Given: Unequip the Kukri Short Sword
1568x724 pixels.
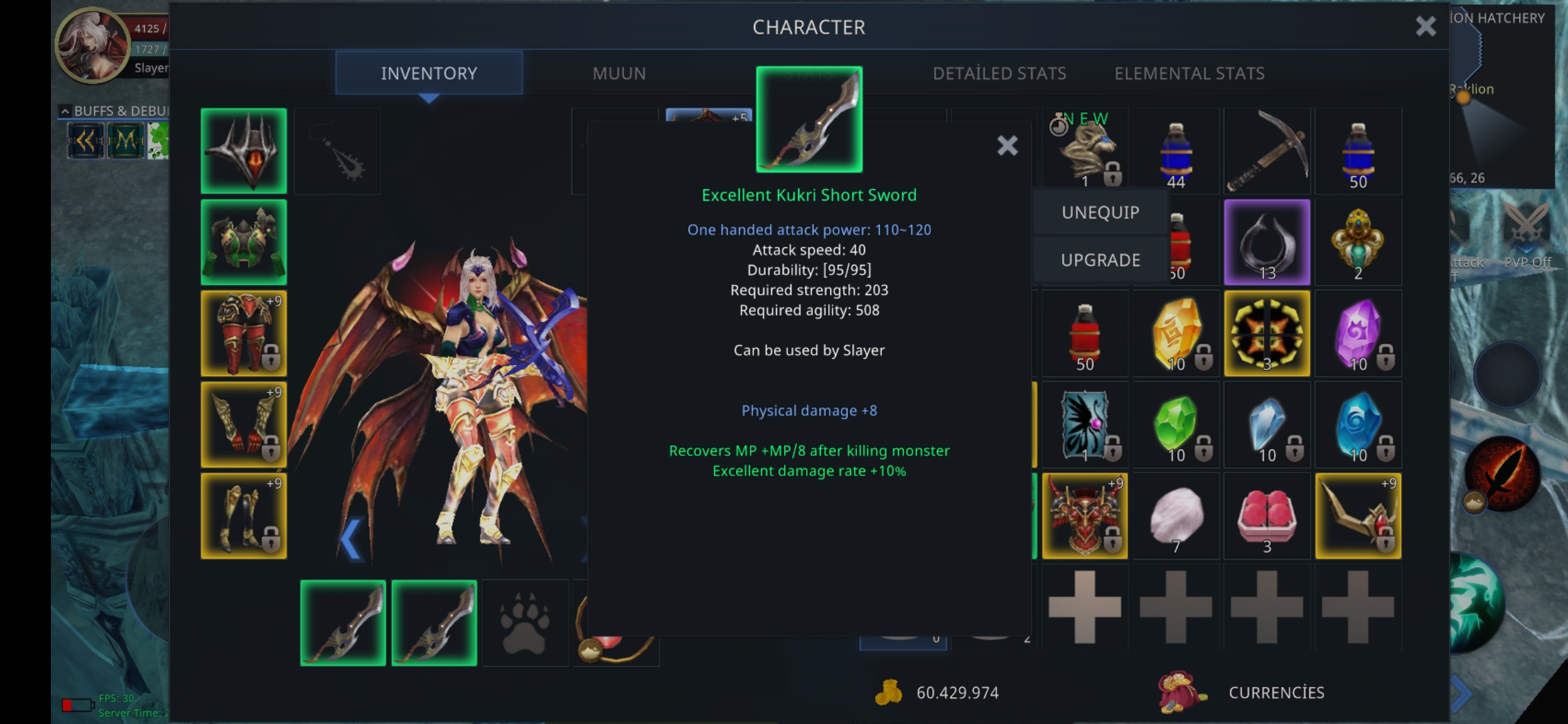Looking at the screenshot, I should 1100,213.
